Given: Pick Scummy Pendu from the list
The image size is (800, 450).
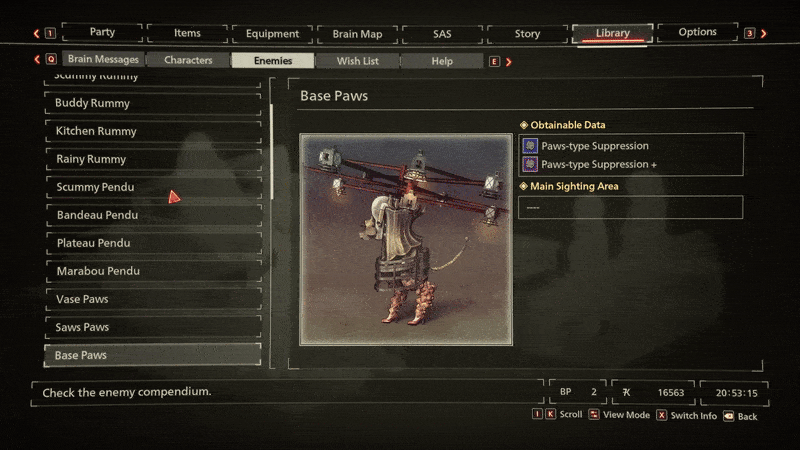Looking at the screenshot, I should pos(152,187).
